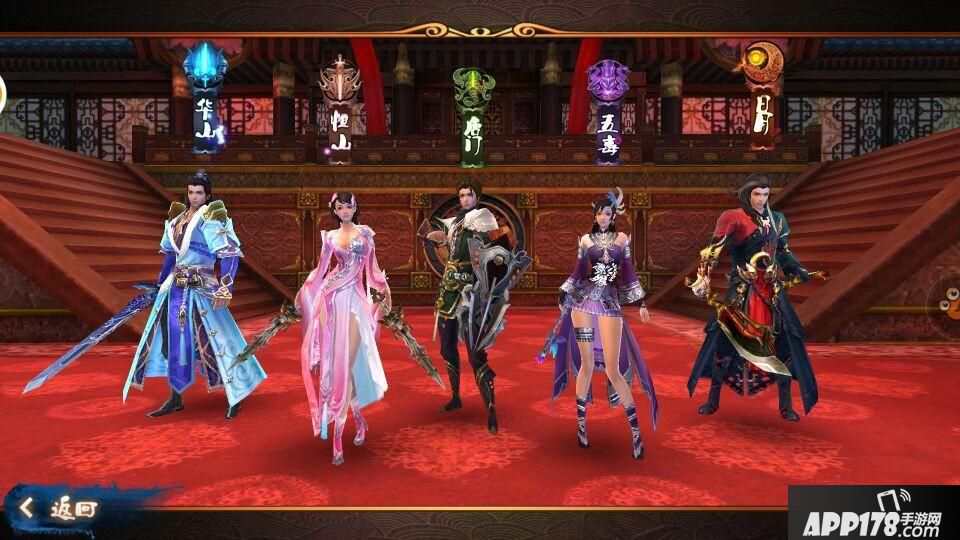Select the 五毒 faction banner

point(607,110)
